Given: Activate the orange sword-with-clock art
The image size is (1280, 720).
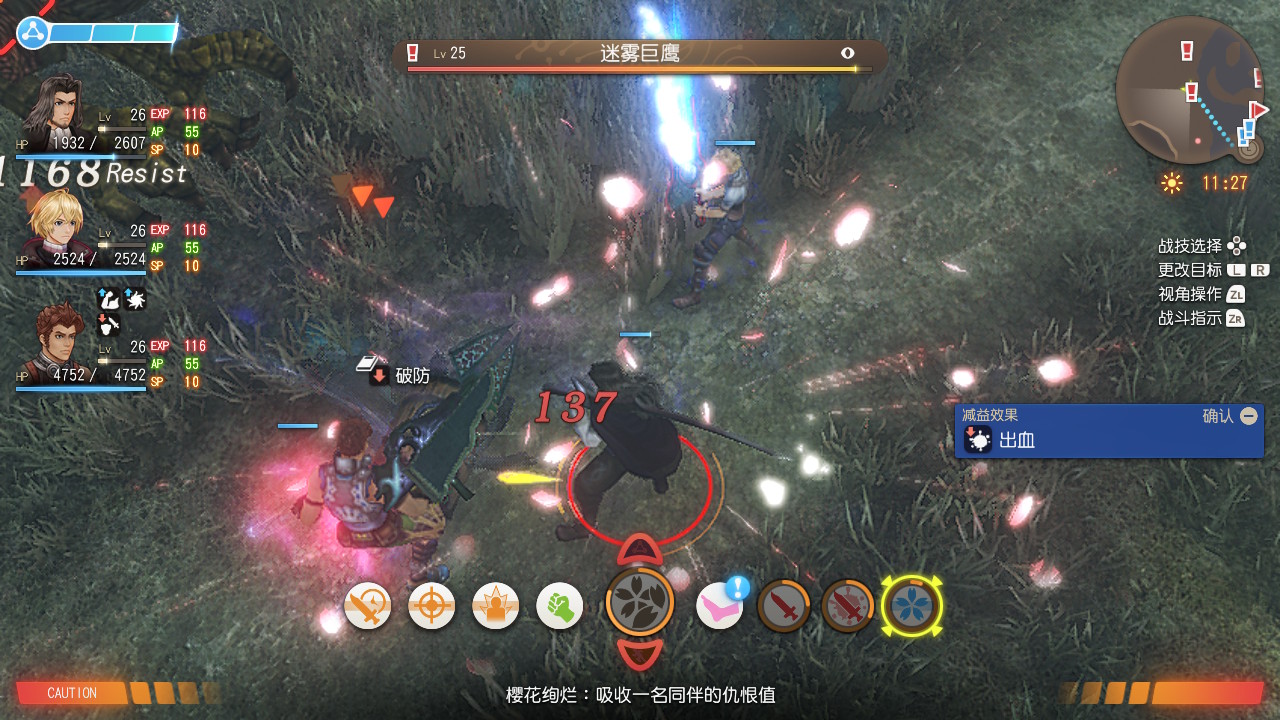Looking at the screenshot, I should coord(367,606).
